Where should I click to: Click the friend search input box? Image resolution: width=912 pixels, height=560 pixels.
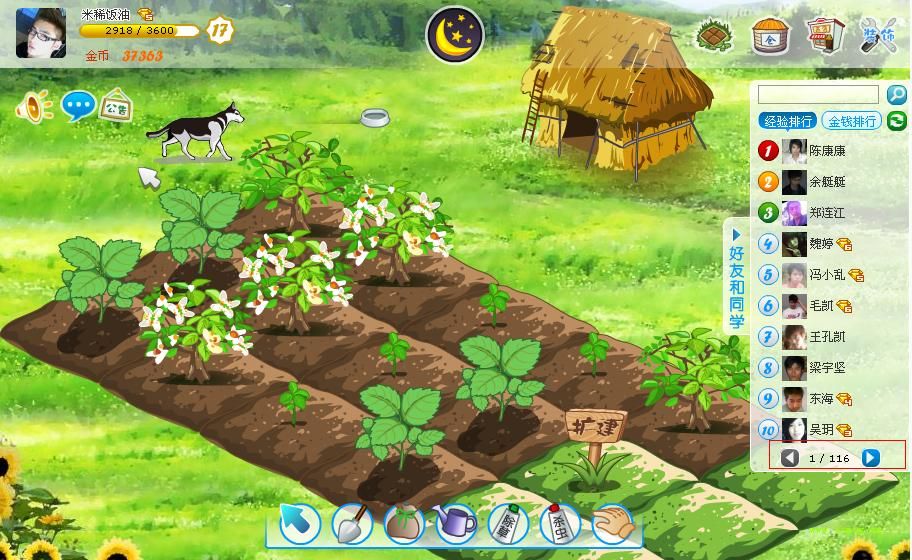point(818,95)
